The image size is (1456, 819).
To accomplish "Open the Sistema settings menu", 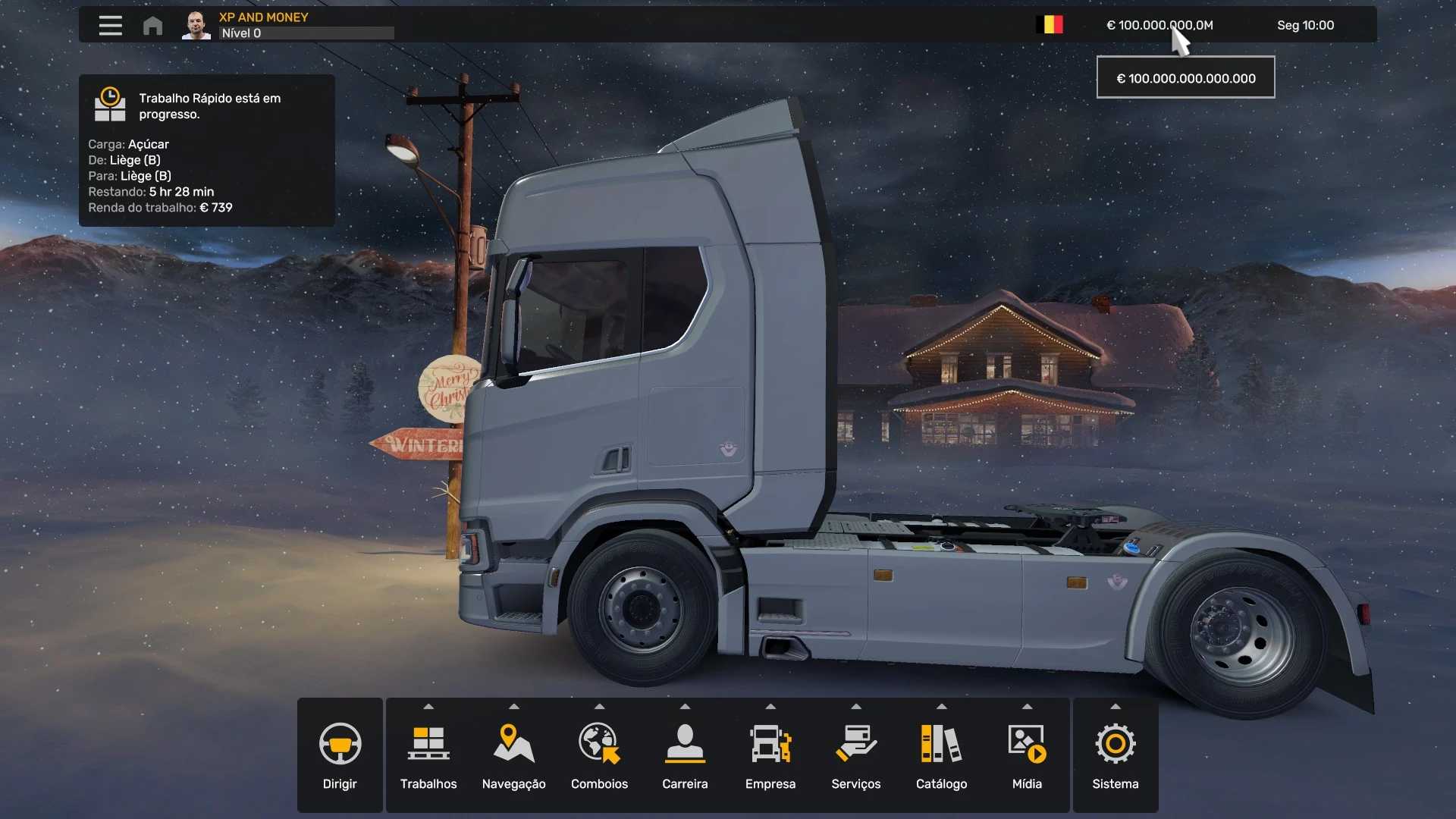I will (x=1115, y=755).
